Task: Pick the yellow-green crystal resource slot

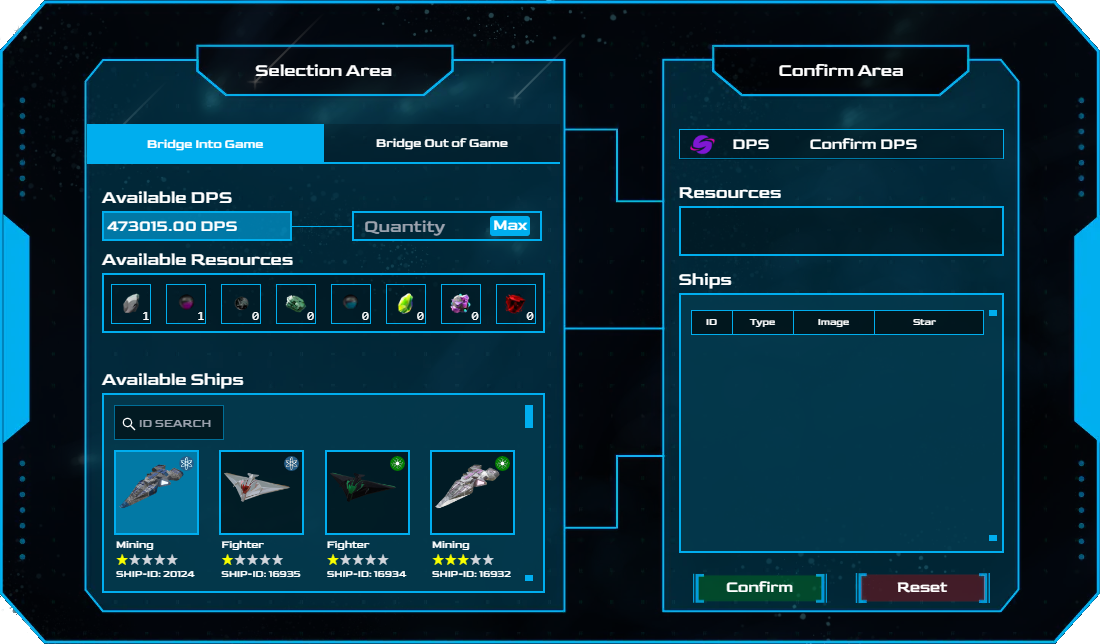Action: [x=406, y=304]
